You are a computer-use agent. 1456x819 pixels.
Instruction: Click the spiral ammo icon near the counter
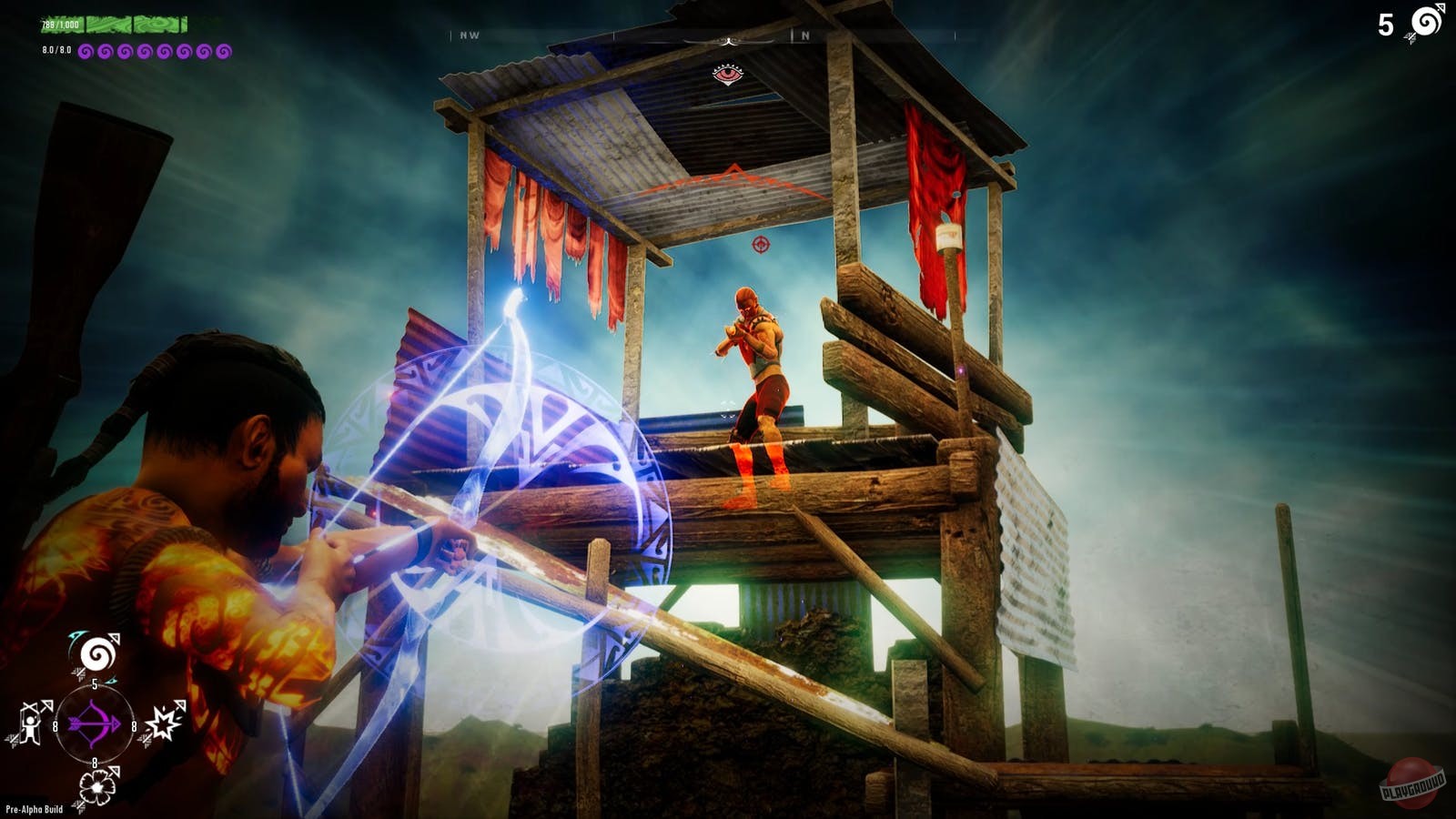coord(1427,20)
